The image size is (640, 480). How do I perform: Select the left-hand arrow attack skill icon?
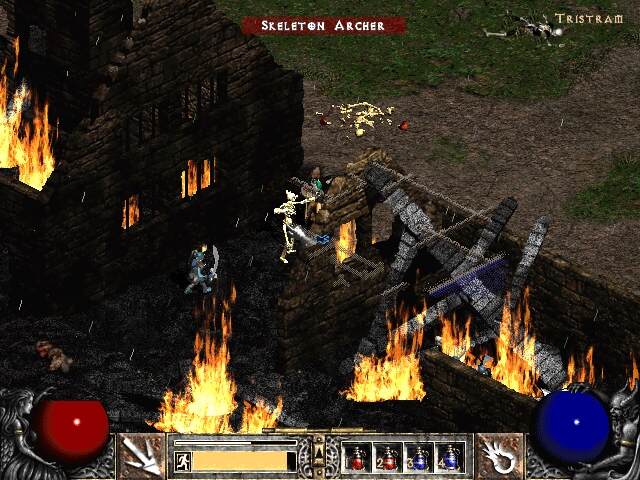pos(141,456)
